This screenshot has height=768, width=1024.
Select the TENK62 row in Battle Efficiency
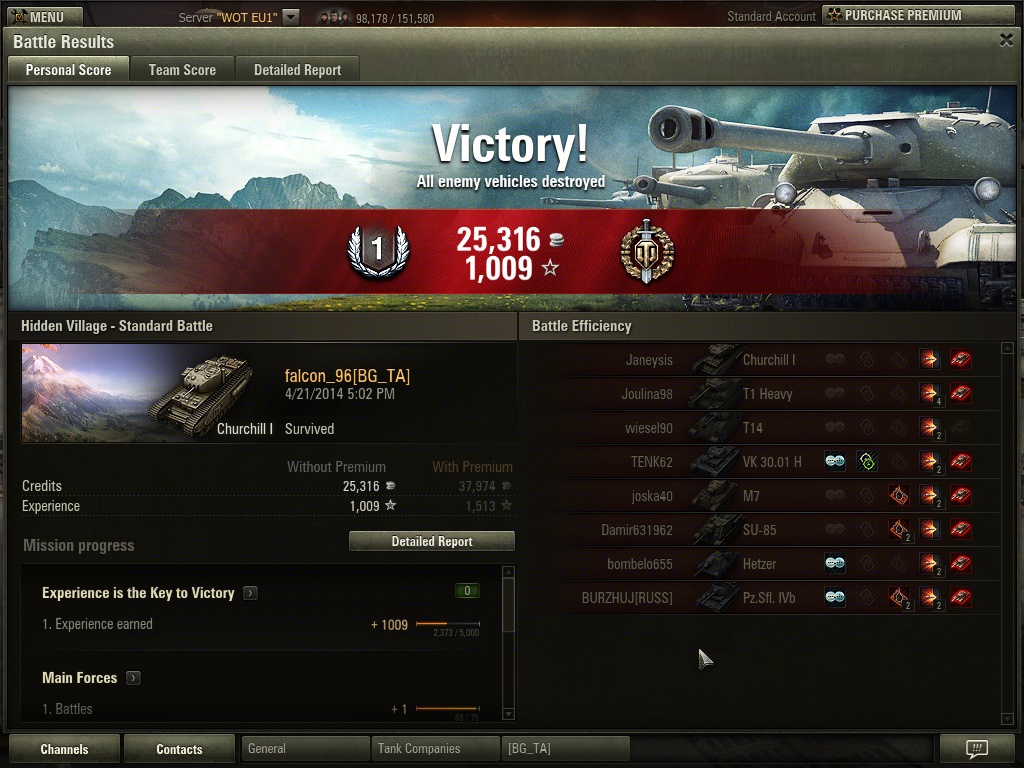click(x=760, y=462)
